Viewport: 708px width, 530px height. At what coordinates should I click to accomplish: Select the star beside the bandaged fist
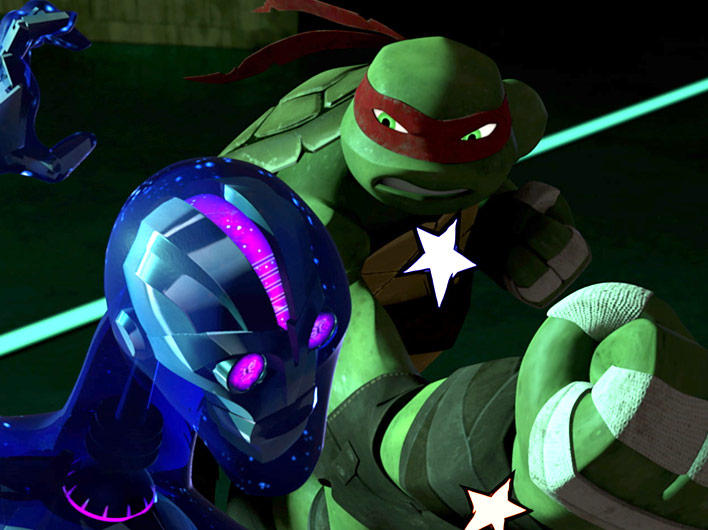coord(493,505)
